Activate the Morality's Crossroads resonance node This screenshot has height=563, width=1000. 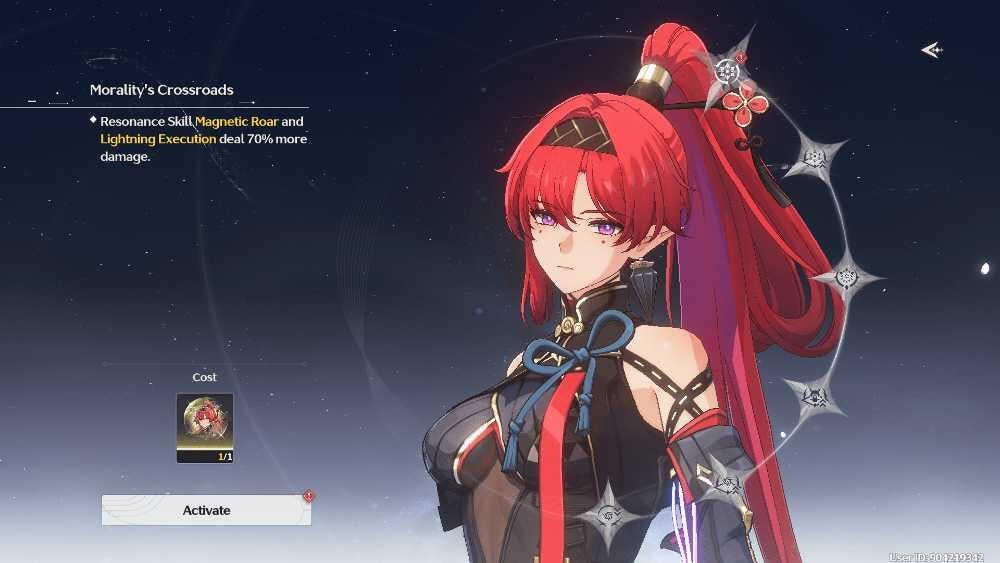pyautogui.click(x=206, y=510)
